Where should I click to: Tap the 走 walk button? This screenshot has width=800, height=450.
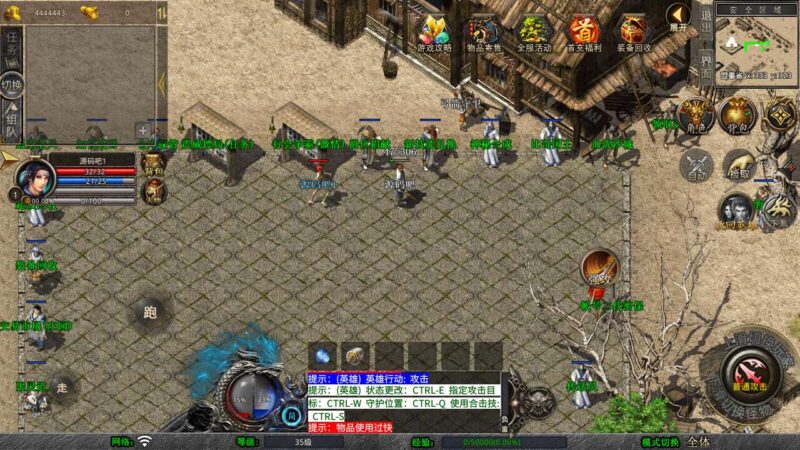[x=62, y=388]
